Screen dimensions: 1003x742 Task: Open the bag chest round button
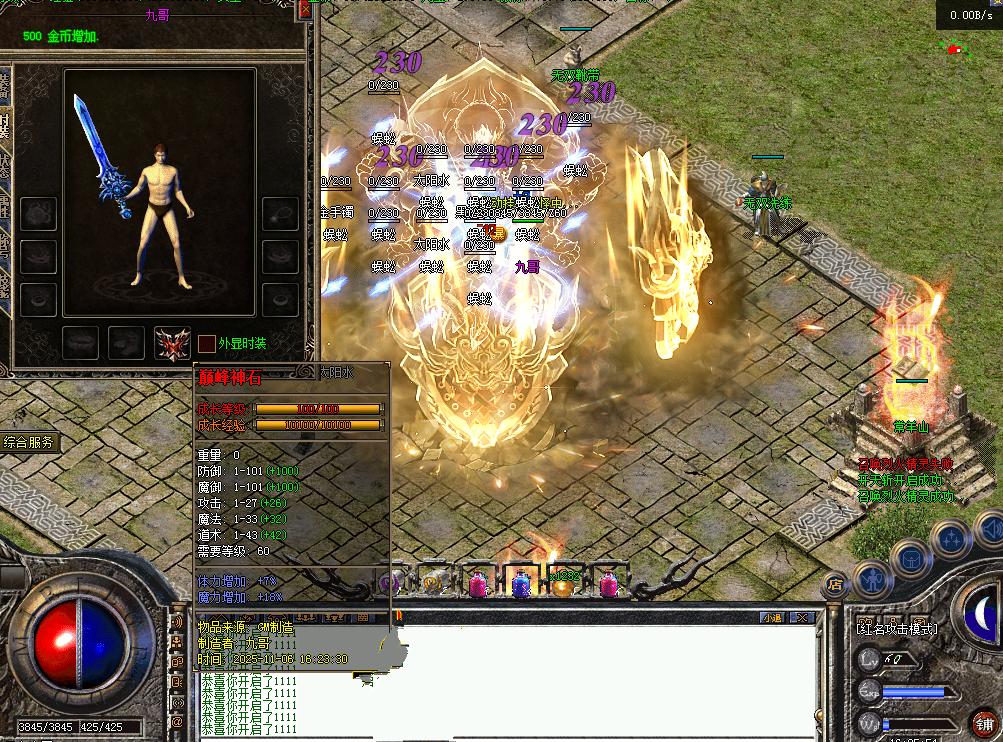[908, 555]
